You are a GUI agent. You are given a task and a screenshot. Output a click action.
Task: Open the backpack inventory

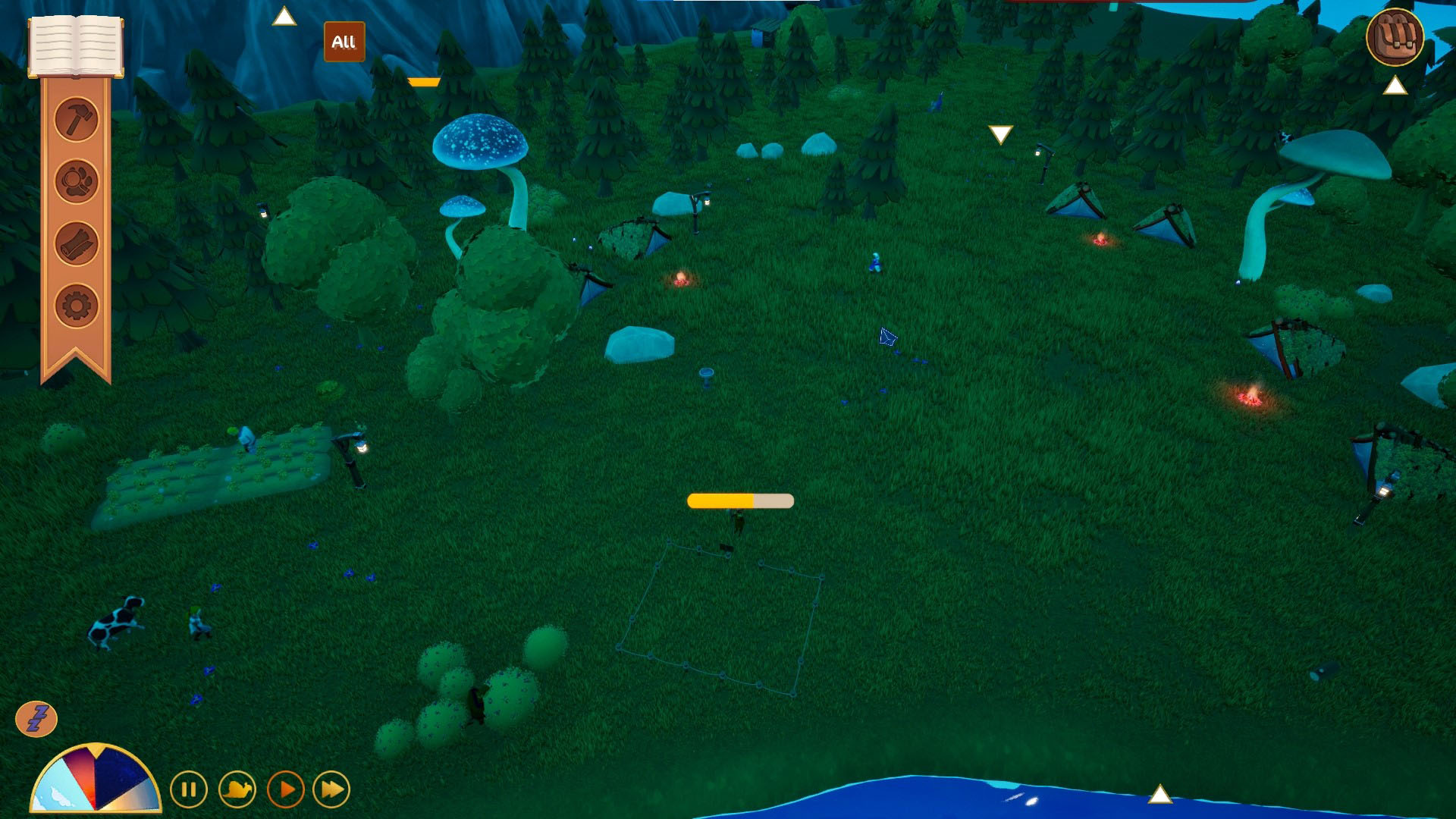tap(1395, 37)
